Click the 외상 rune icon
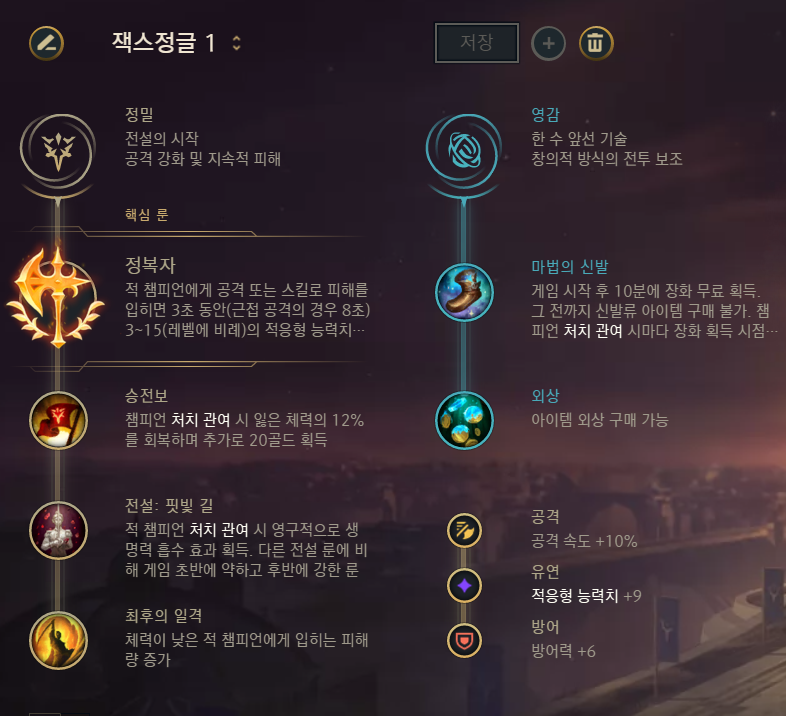786x716 pixels. [x=464, y=420]
